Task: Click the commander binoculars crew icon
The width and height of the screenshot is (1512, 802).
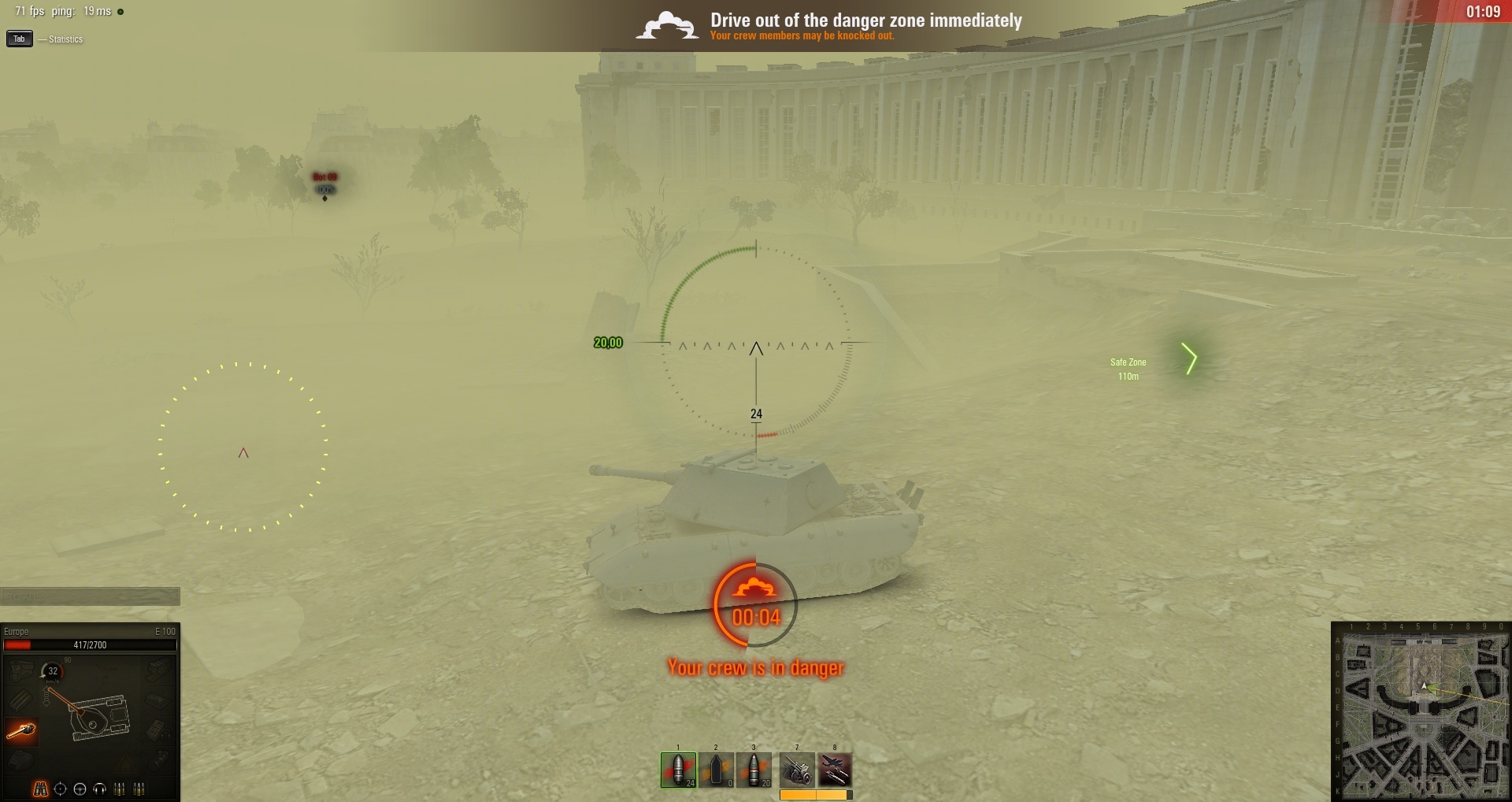Action: coord(40,789)
